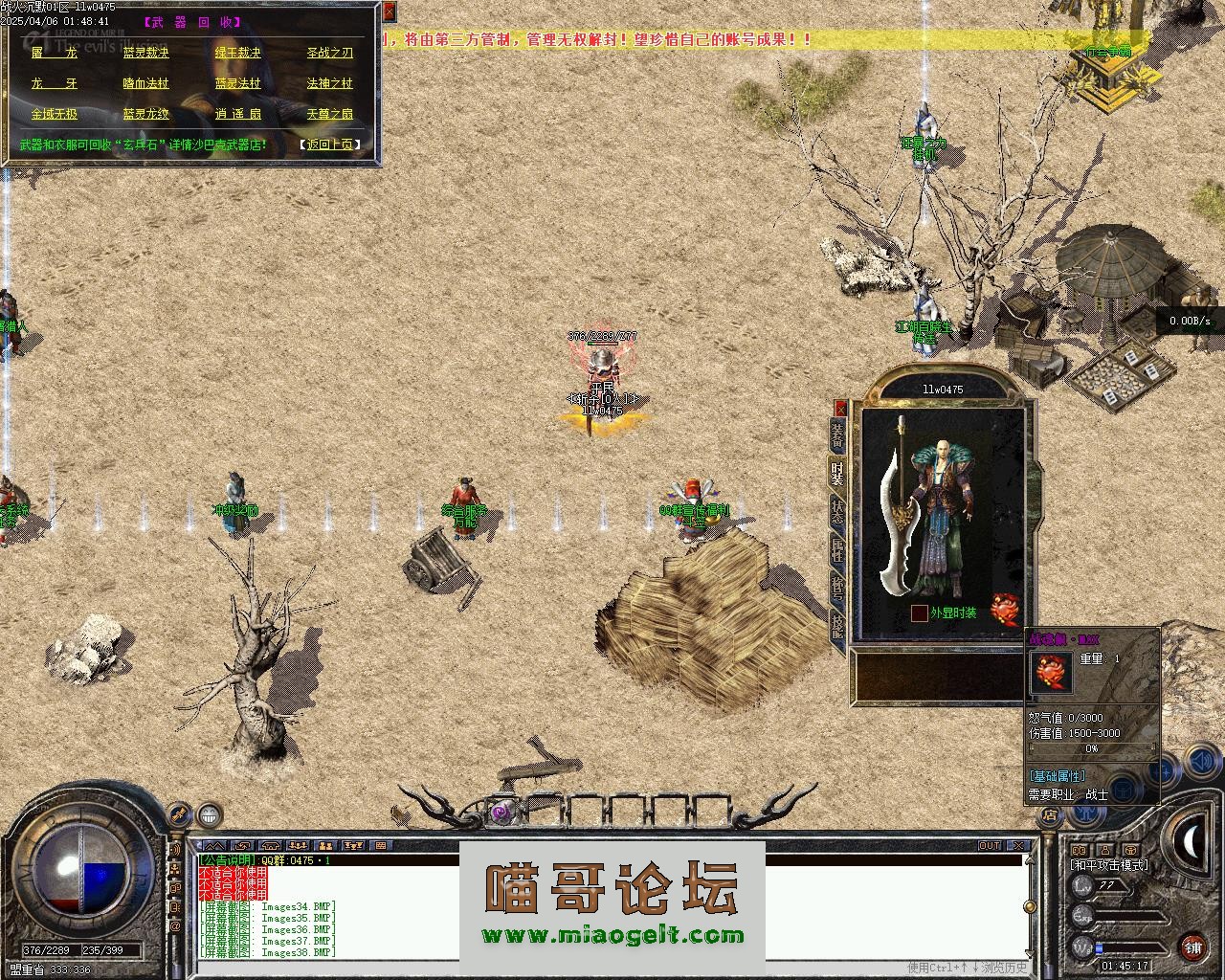The image size is (1225, 980).
Task: Select 屠龙 in the weapon recycle list
Action: pos(54,54)
